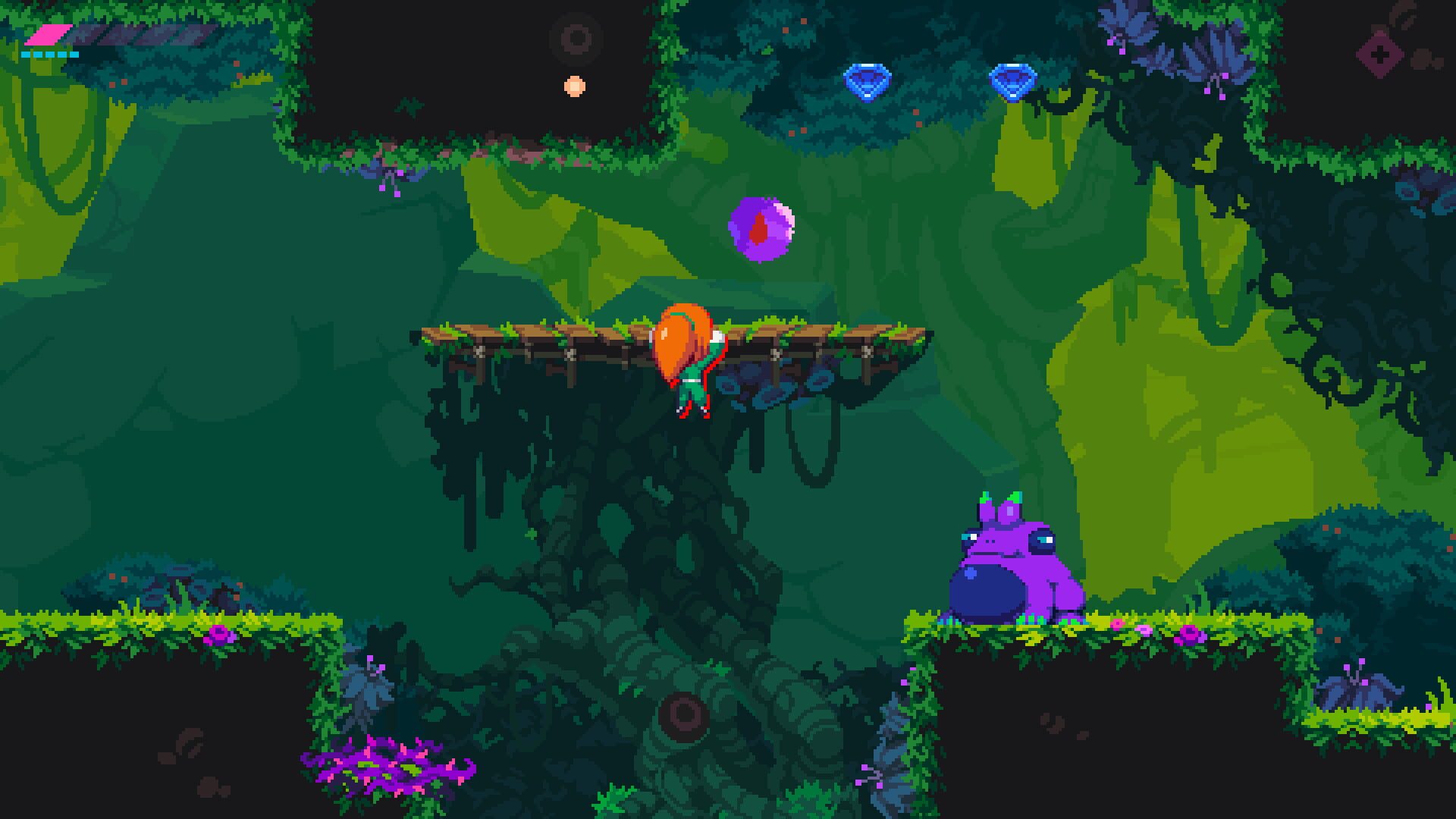Screen dimensions: 1456x819
Task: Select the floating purple orb
Action: (762, 231)
